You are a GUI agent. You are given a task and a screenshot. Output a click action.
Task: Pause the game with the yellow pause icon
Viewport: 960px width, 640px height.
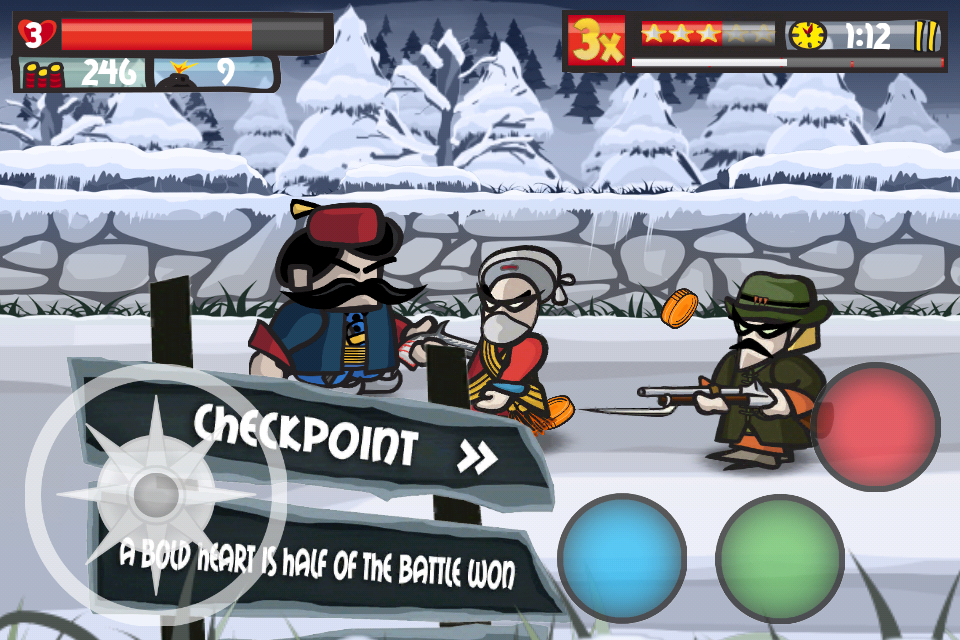tap(926, 37)
